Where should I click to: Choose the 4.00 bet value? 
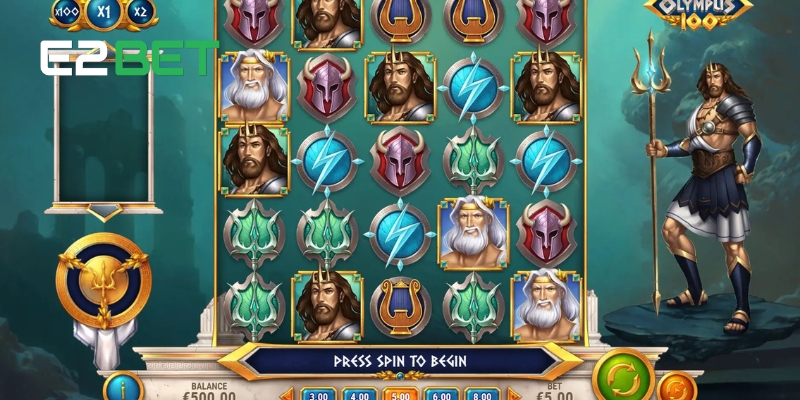coord(358,394)
